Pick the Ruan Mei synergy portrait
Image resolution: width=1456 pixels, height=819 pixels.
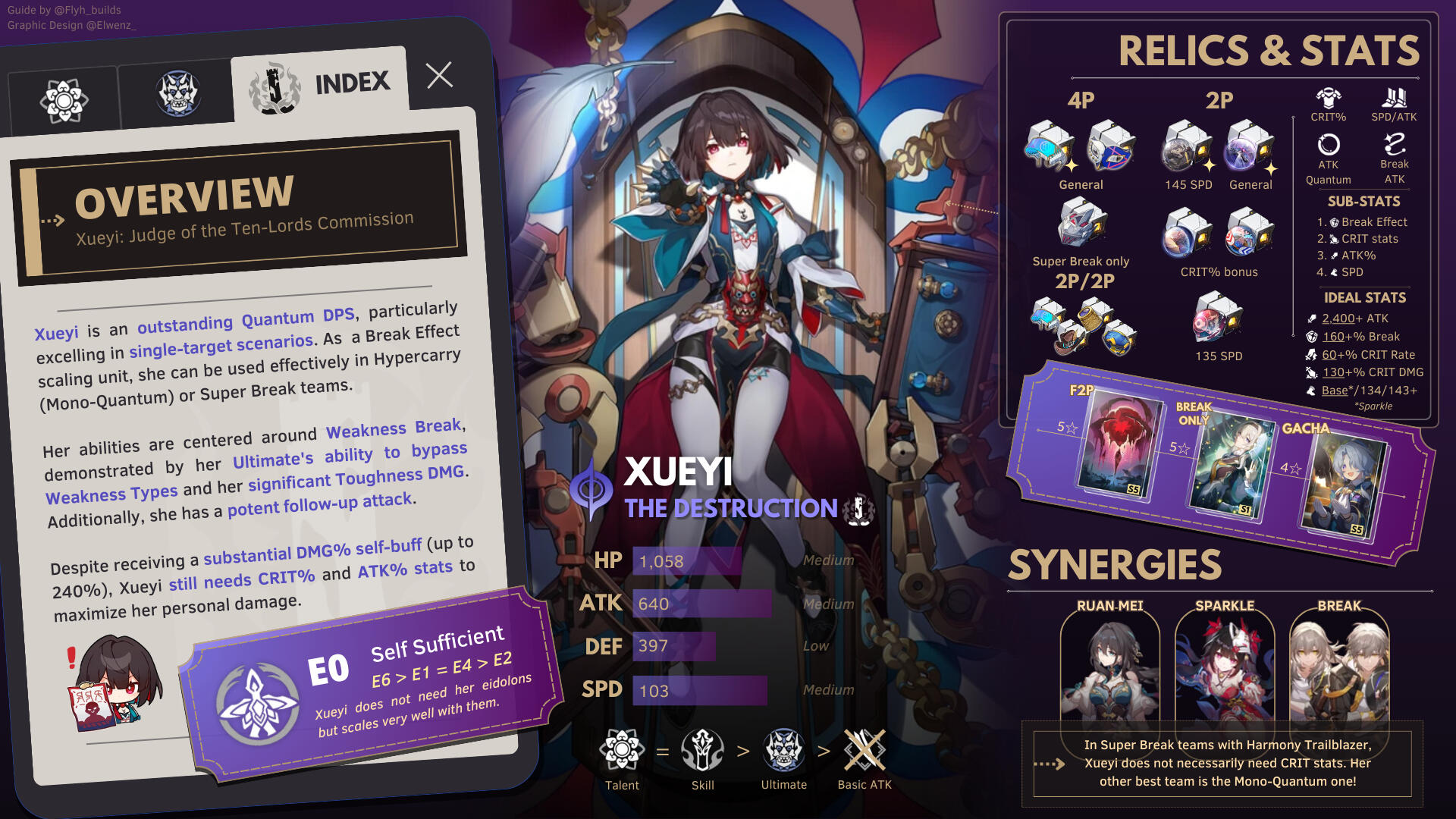click(x=1109, y=667)
